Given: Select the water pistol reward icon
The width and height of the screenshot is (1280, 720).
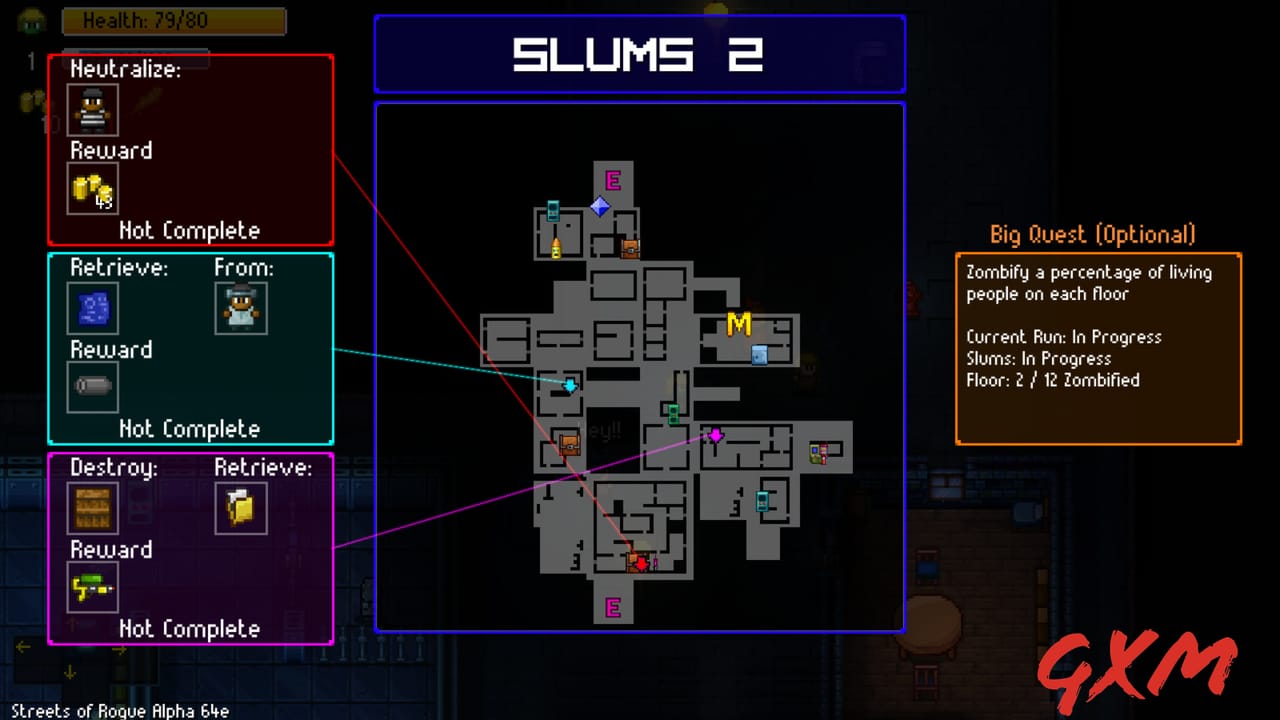Looking at the screenshot, I should click(92, 588).
